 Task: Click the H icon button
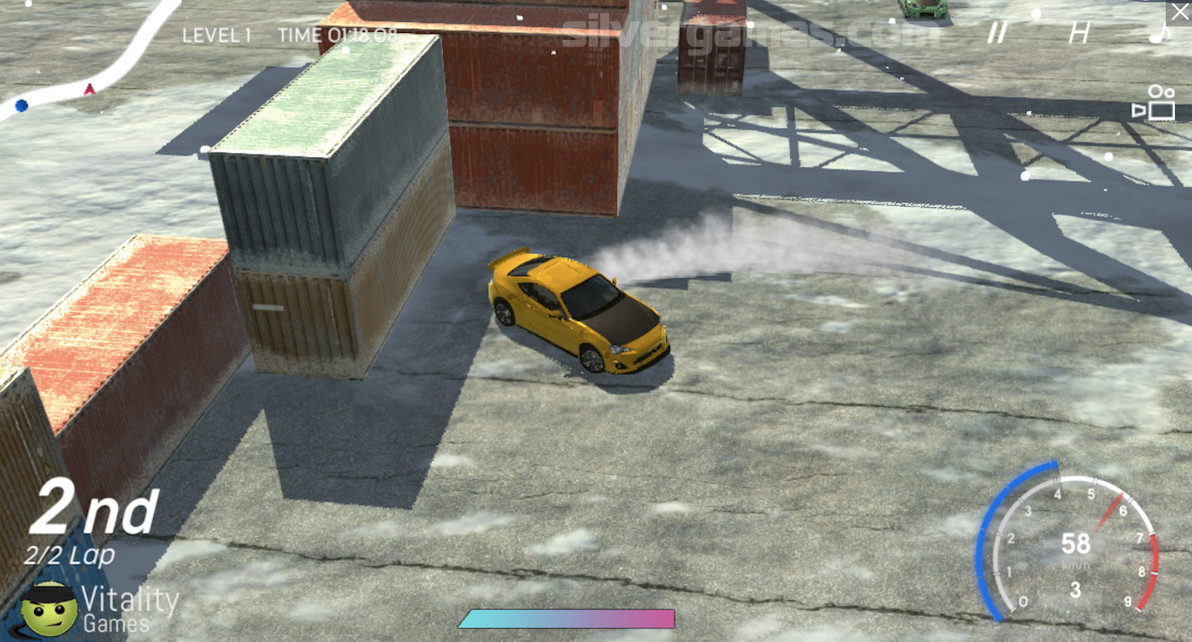click(x=1078, y=33)
